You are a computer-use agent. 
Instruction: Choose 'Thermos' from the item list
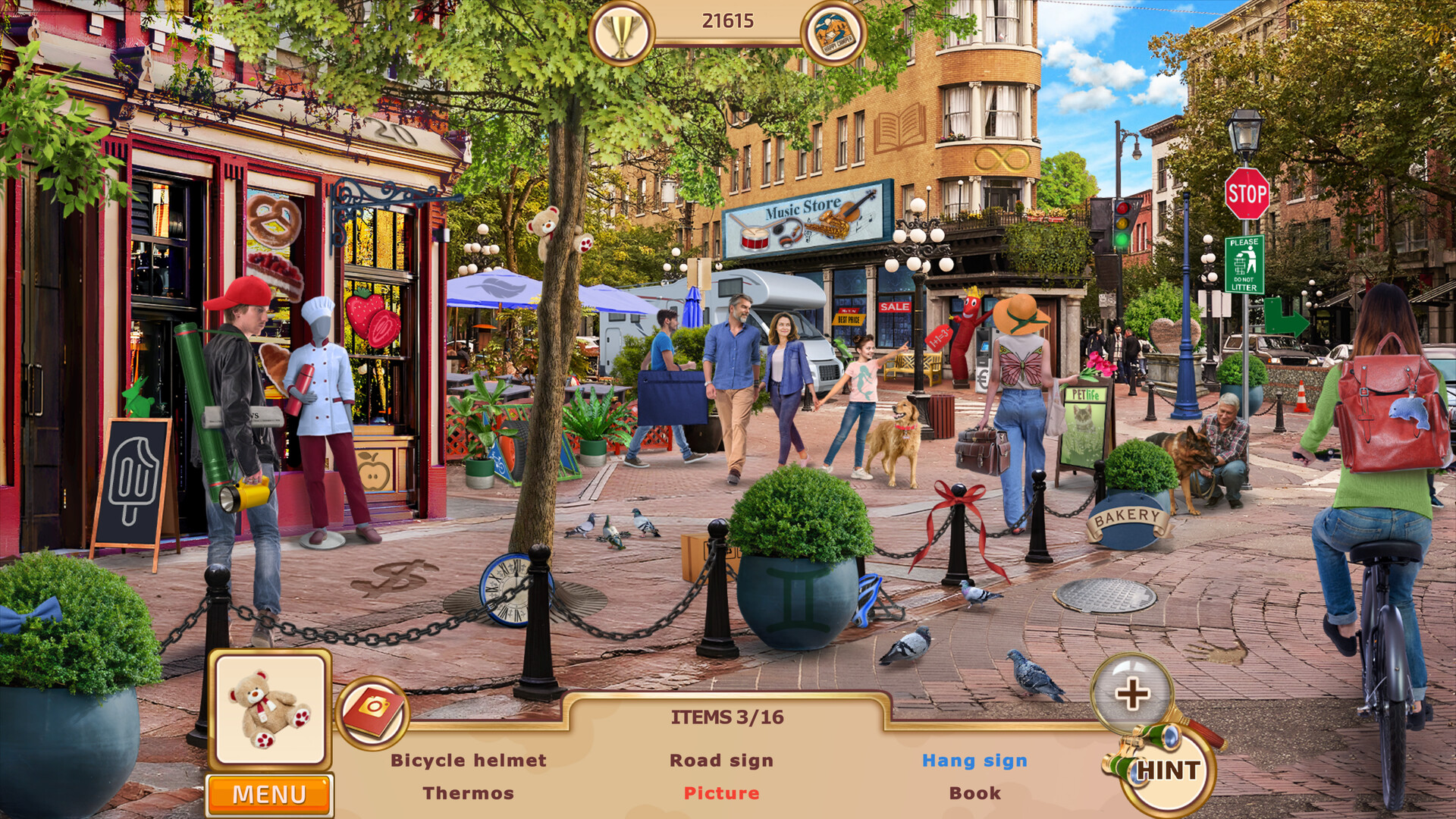468,793
